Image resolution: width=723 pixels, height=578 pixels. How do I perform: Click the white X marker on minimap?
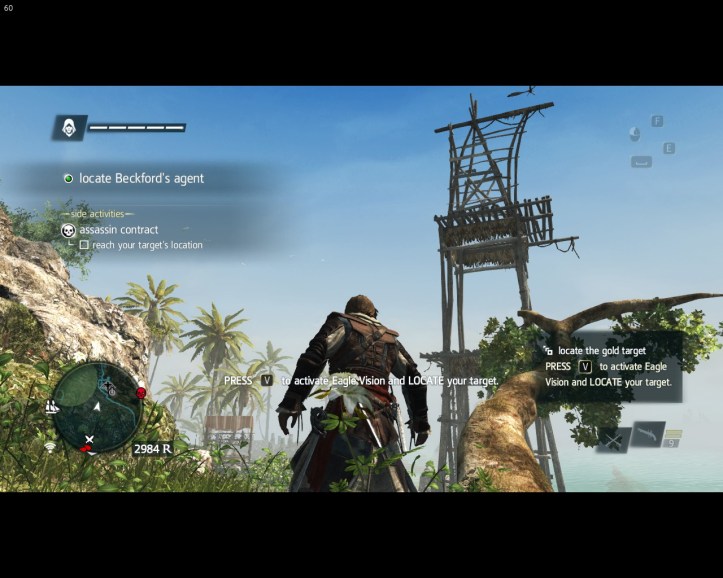90,439
